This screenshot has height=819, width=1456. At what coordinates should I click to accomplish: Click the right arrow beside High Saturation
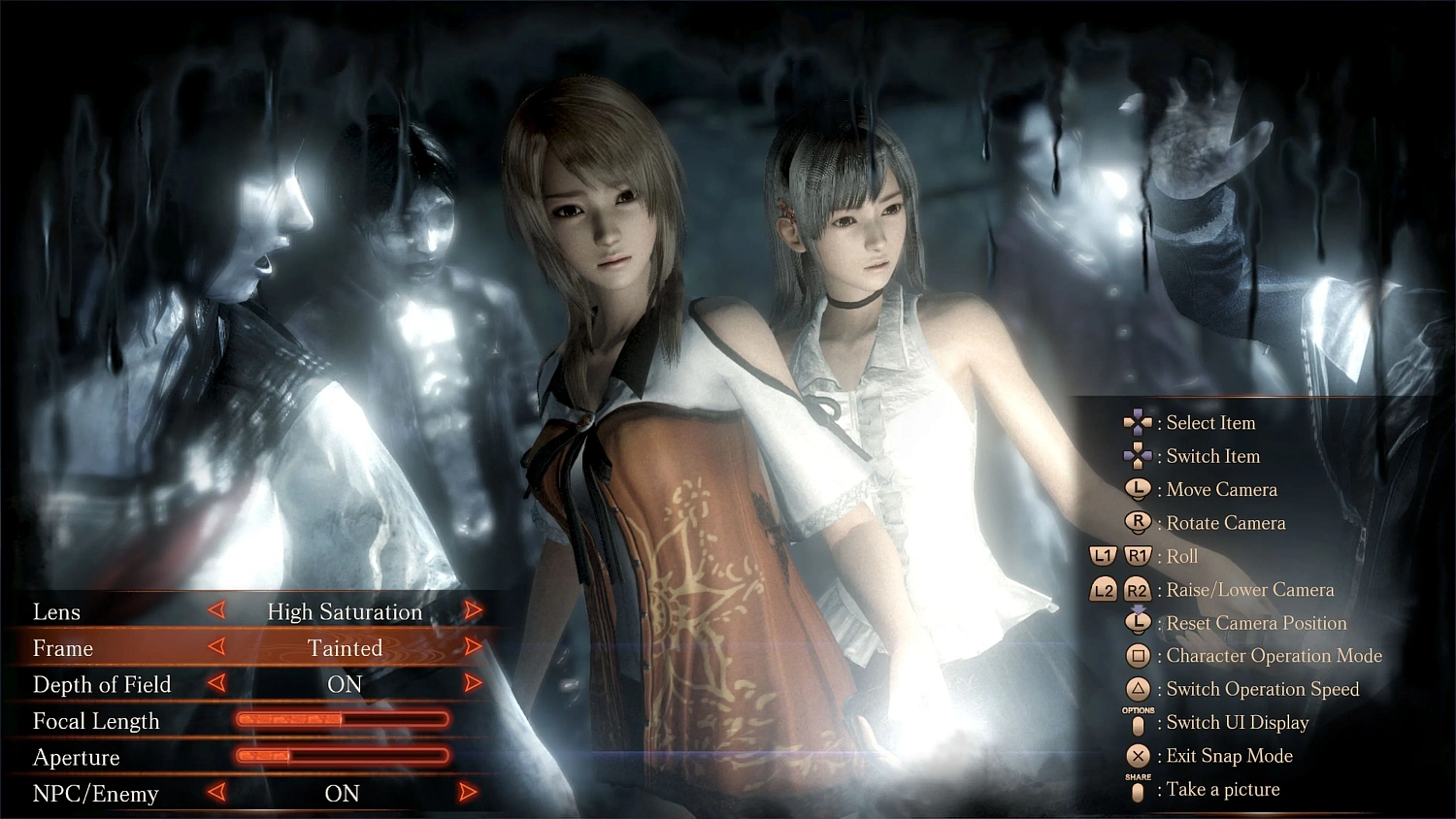pyautogui.click(x=474, y=611)
